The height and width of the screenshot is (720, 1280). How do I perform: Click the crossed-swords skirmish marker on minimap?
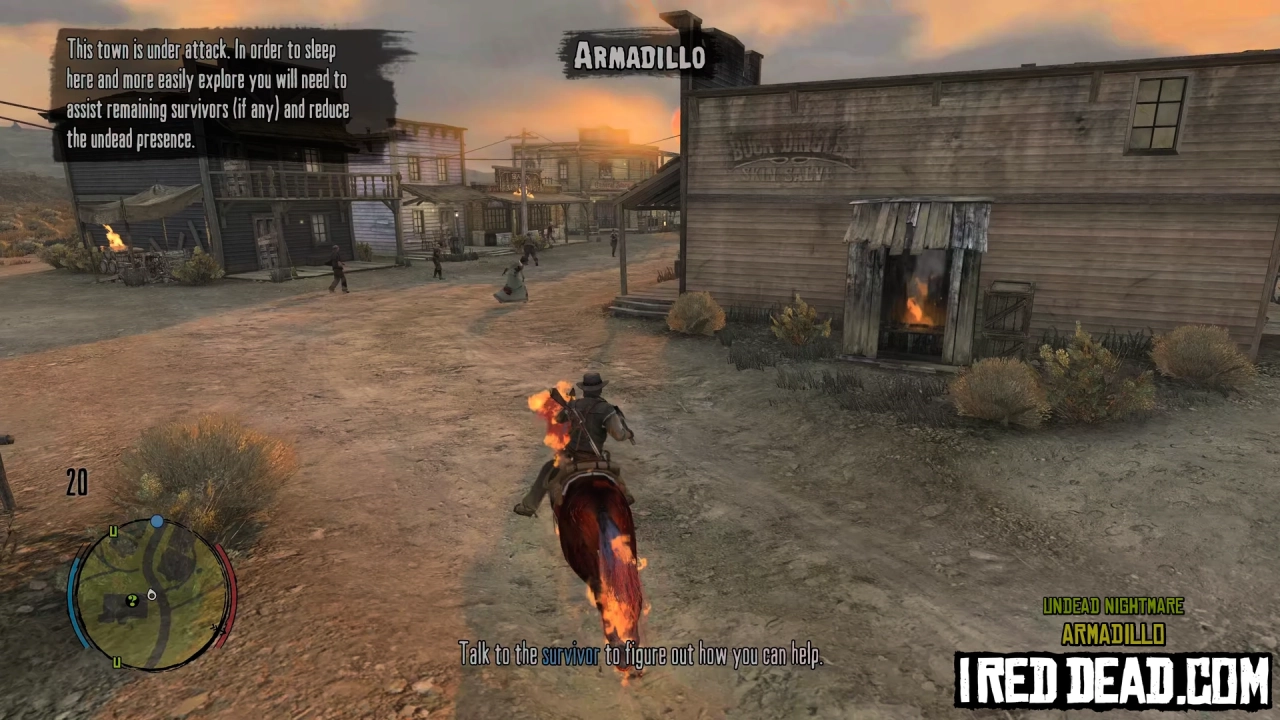click(x=217, y=629)
